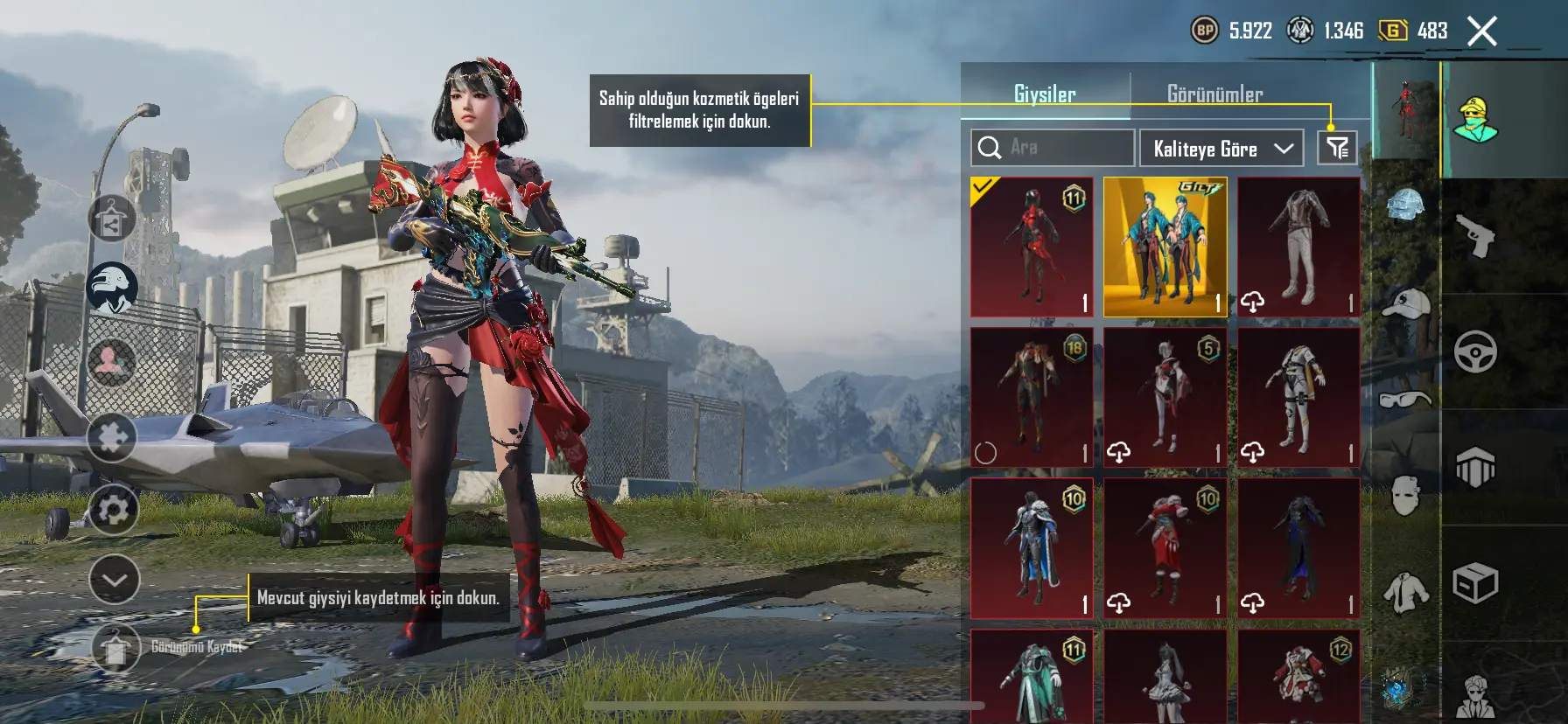
Task: Select the level 18 outfit tile
Action: tap(1032, 398)
